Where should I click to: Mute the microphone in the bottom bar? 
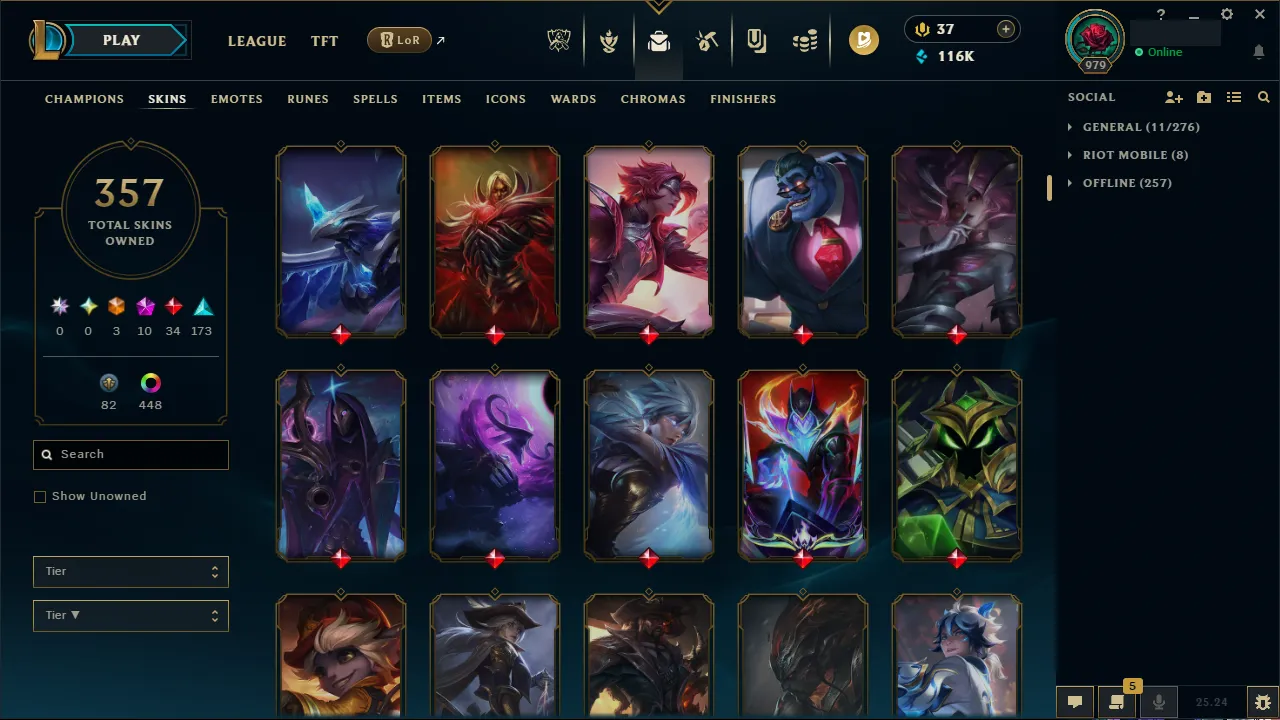coord(1158,701)
